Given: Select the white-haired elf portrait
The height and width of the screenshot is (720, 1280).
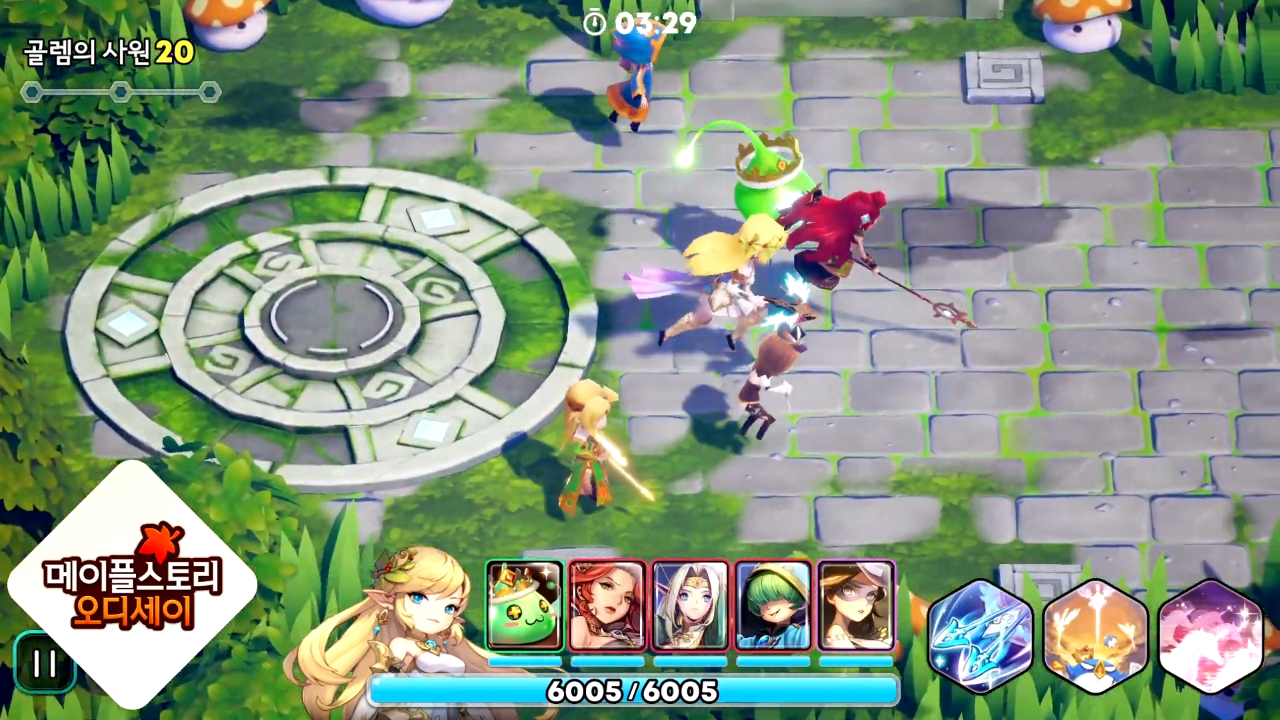Looking at the screenshot, I should coord(690,605).
